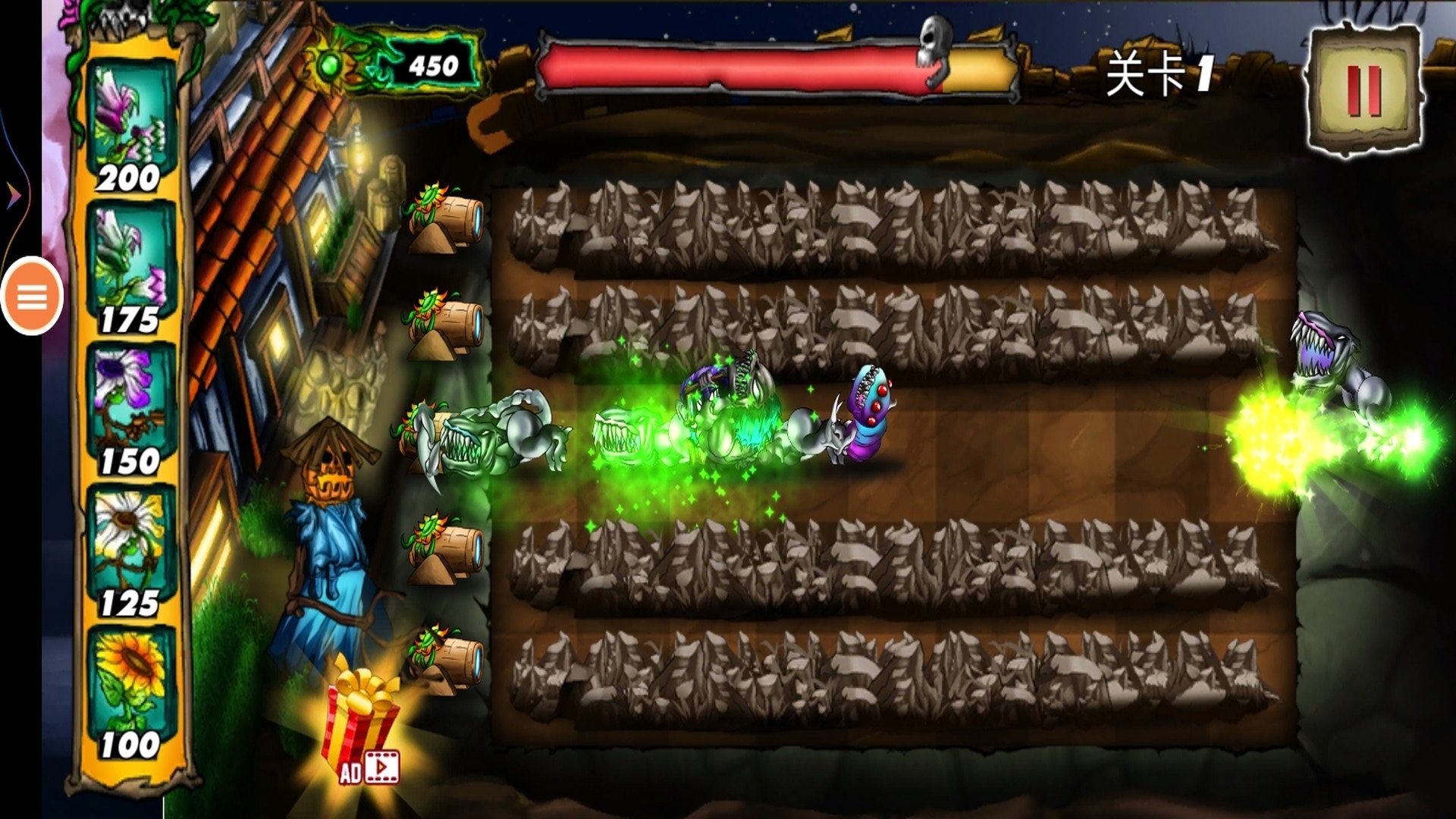Choose the 175-cost plant card
The height and width of the screenshot is (819, 1456).
tap(130, 268)
